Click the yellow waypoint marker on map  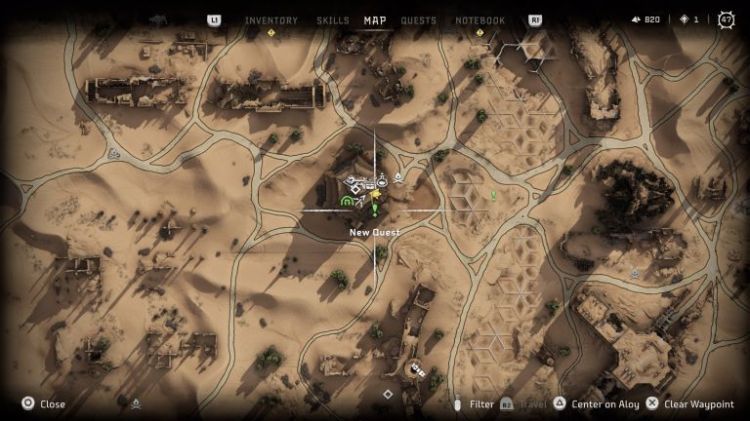coord(375,194)
